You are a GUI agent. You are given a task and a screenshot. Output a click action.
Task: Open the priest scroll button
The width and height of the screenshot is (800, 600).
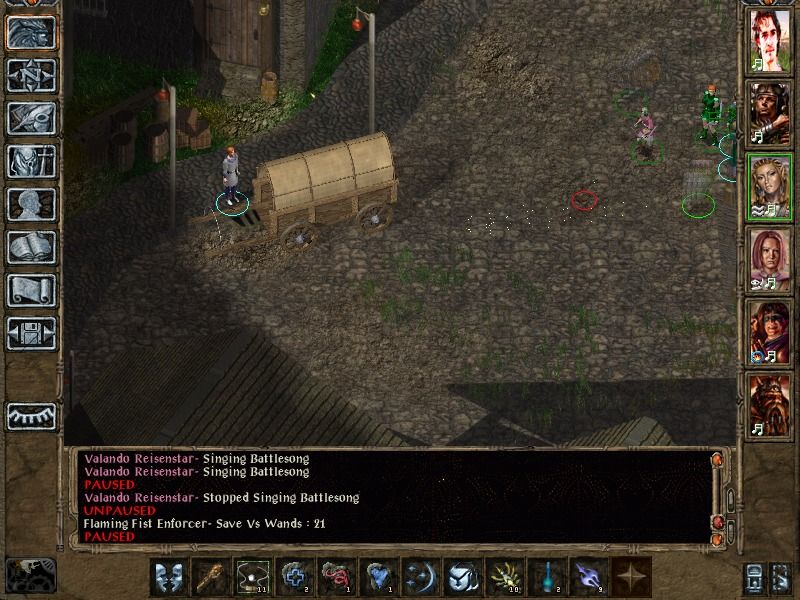[x=31, y=290]
